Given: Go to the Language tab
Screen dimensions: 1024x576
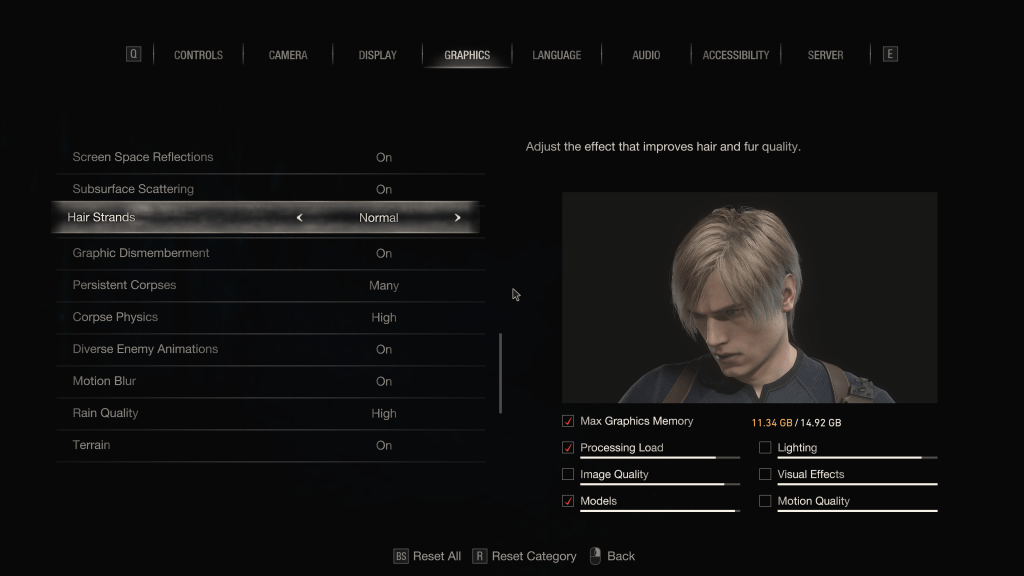Looking at the screenshot, I should pos(556,55).
